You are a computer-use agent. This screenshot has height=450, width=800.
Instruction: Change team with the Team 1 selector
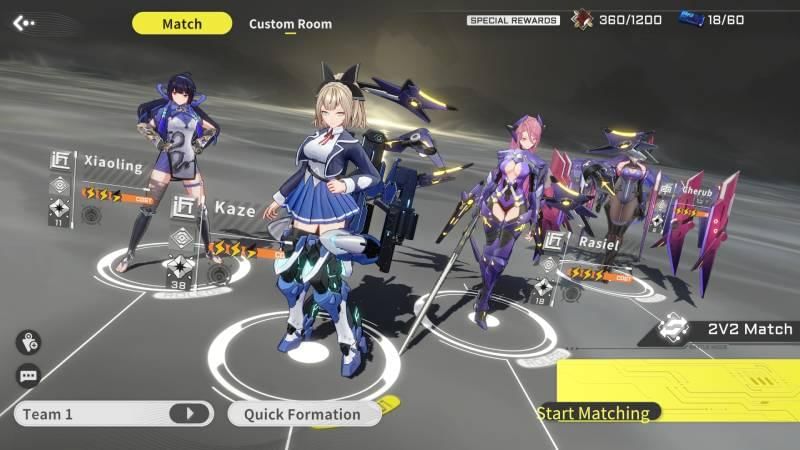113,414
